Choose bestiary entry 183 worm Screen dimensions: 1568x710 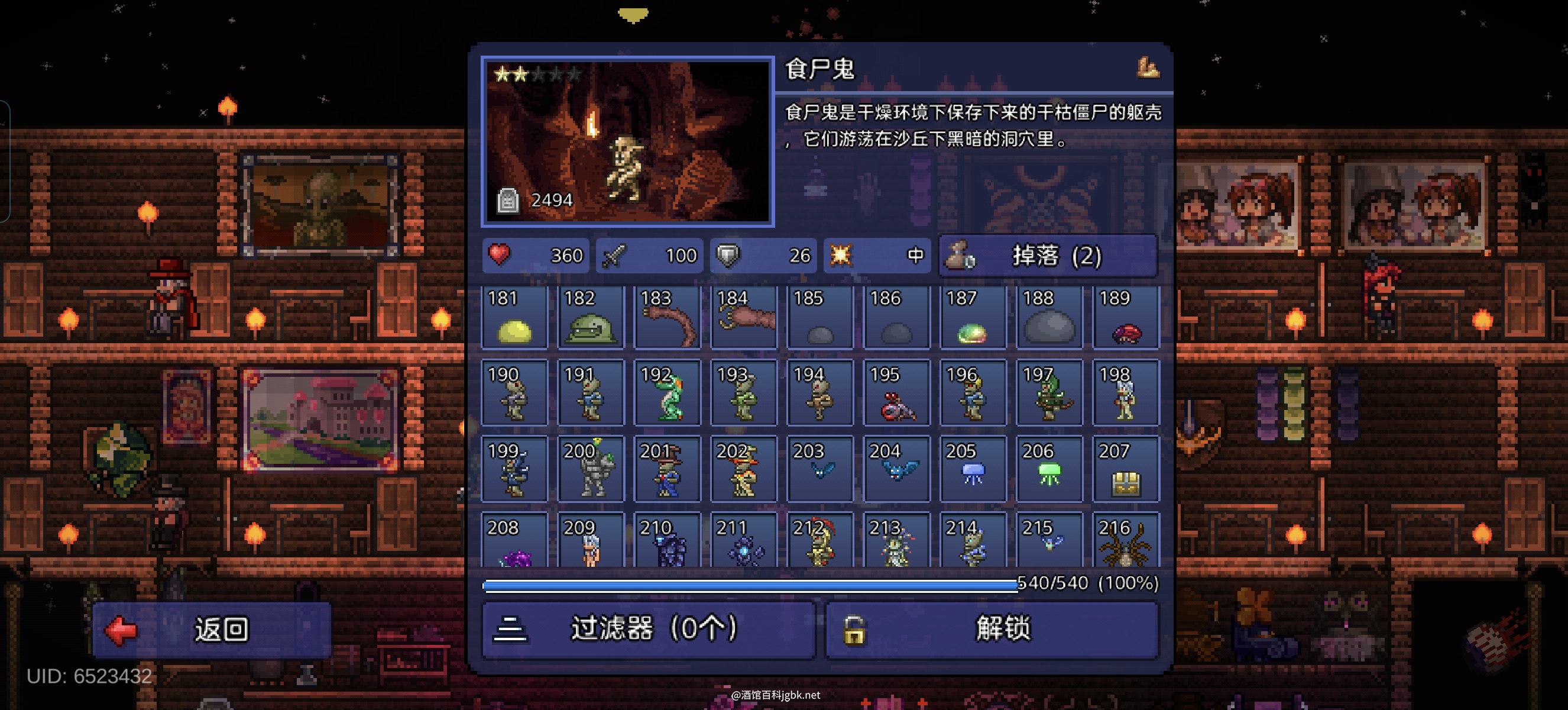(667, 318)
